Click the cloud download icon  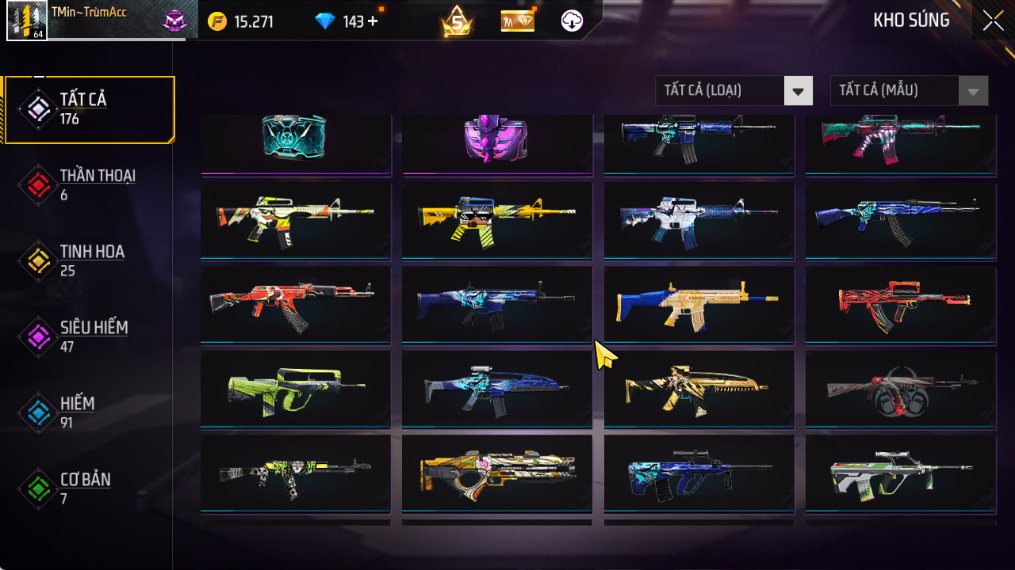572,21
